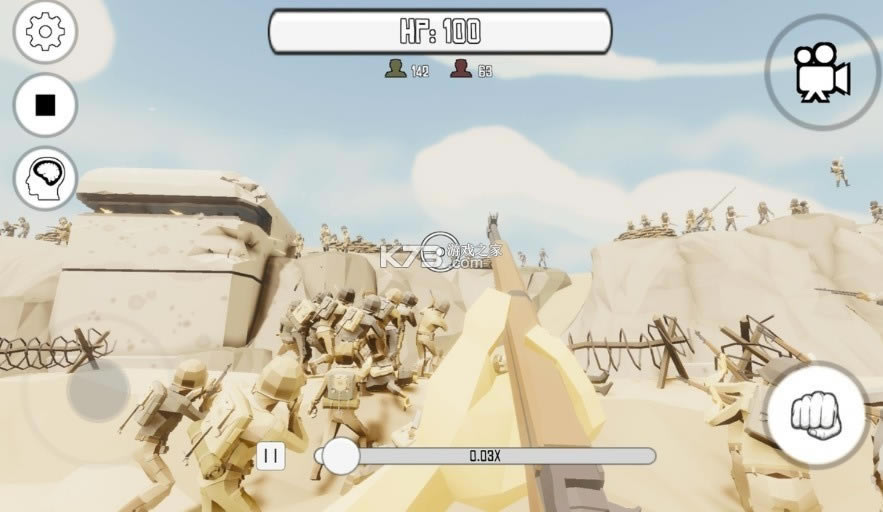Viewport: 883px width, 512px height.
Task: Open the gear settings menu
Action: (x=45, y=32)
